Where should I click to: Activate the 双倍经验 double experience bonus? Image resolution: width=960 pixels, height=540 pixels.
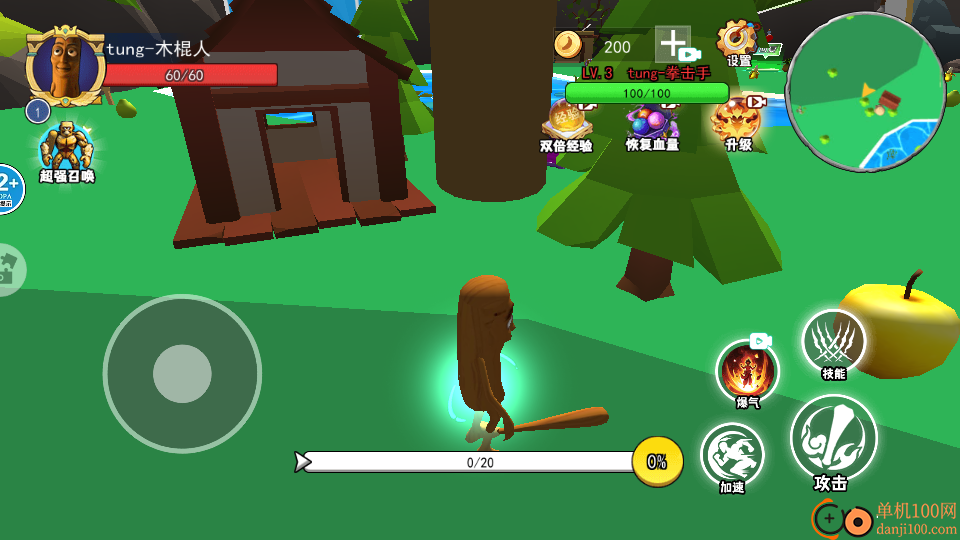[566, 123]
